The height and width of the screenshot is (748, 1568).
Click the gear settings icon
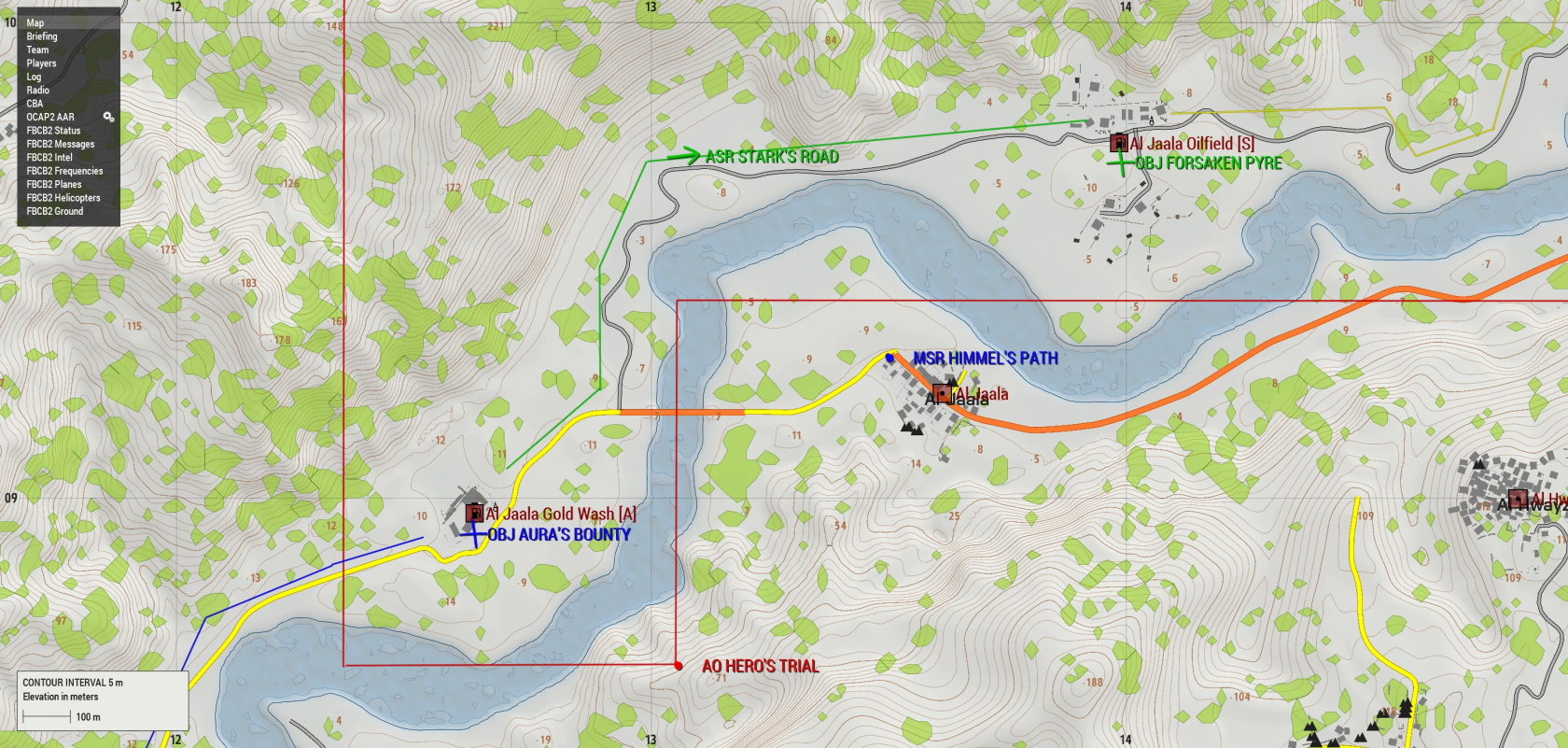click(x=108, y=117)
